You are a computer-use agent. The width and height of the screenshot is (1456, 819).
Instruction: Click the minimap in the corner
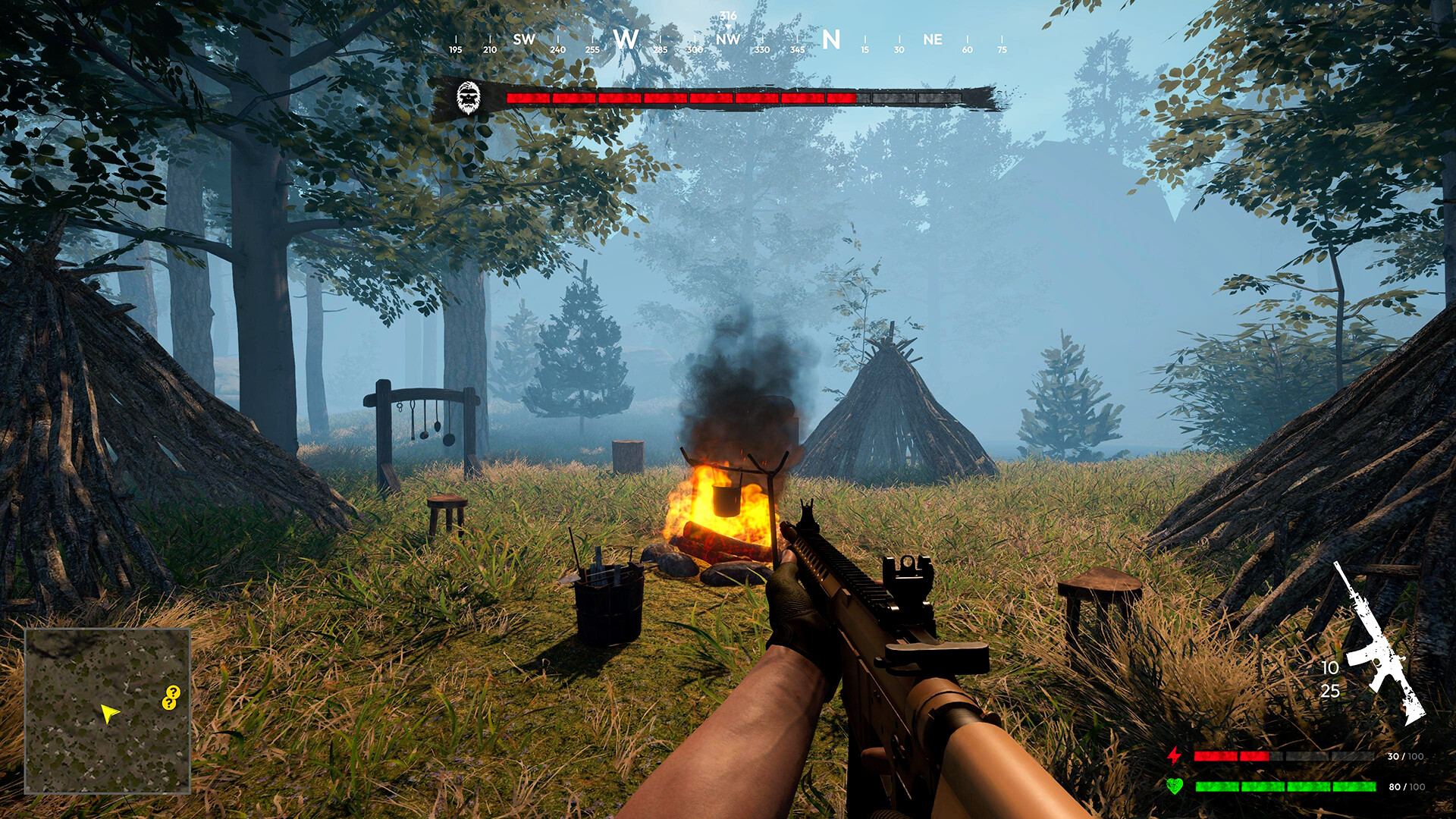pos(107,711)
